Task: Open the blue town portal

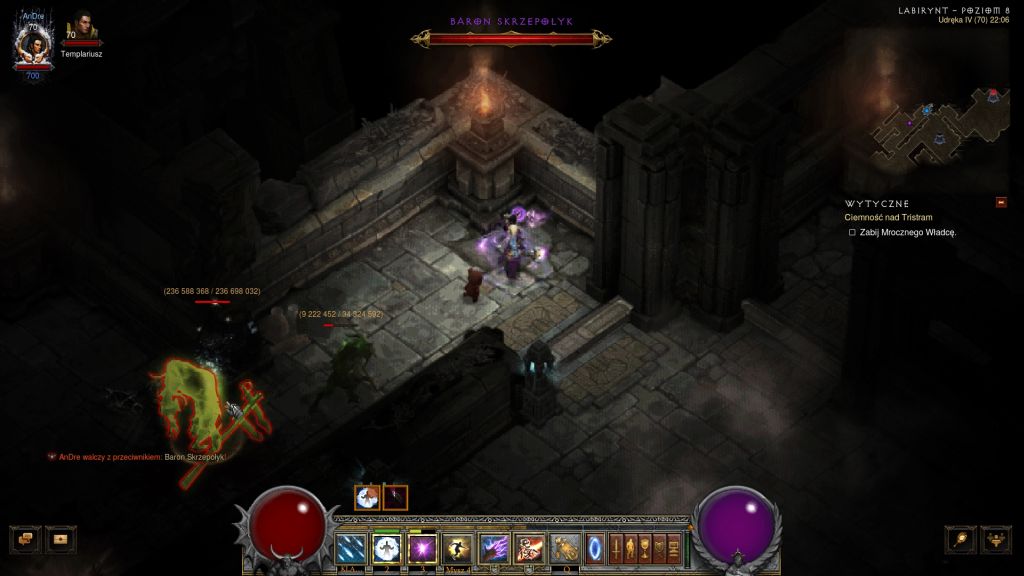Action: 596,548
